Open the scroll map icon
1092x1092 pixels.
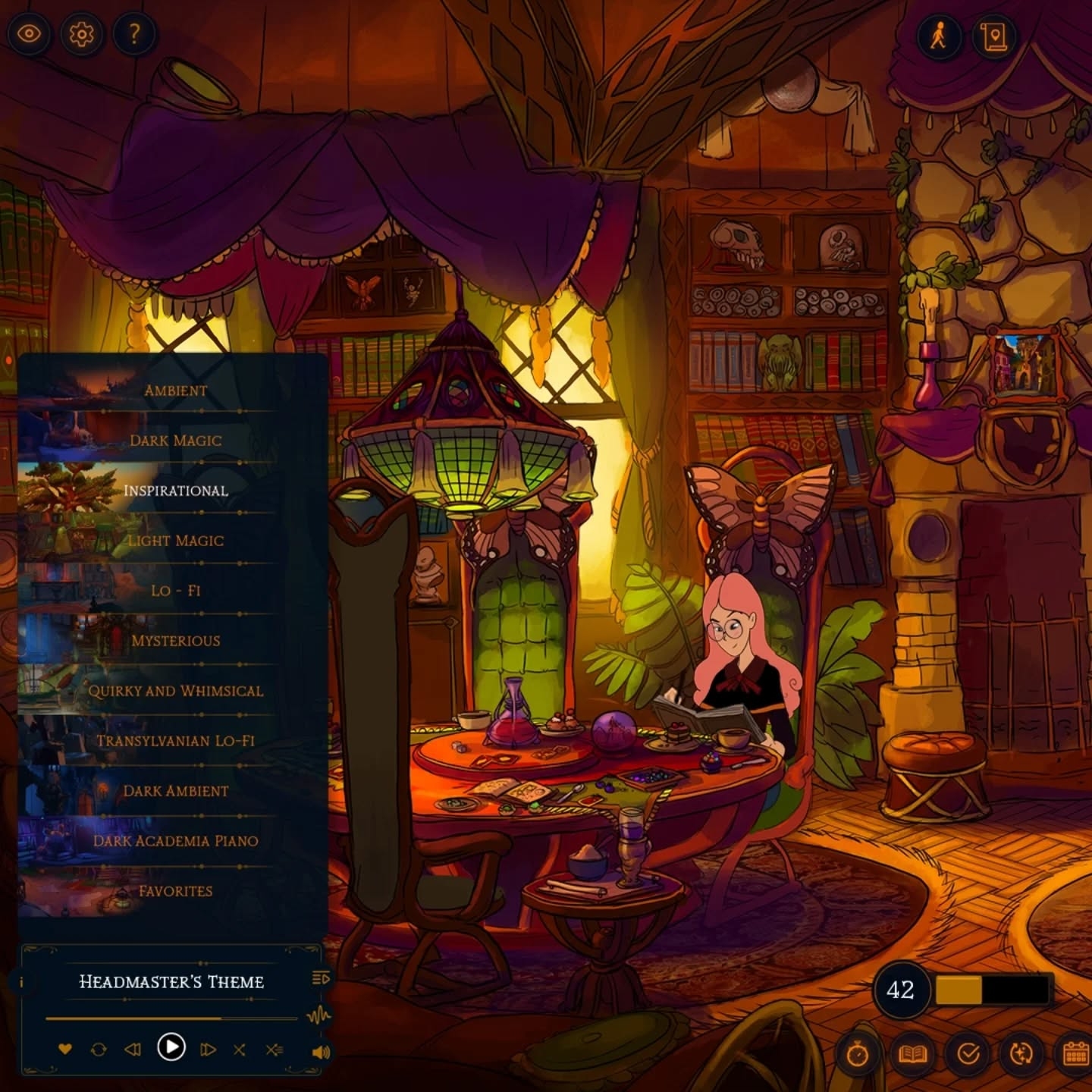coord(993,36)
